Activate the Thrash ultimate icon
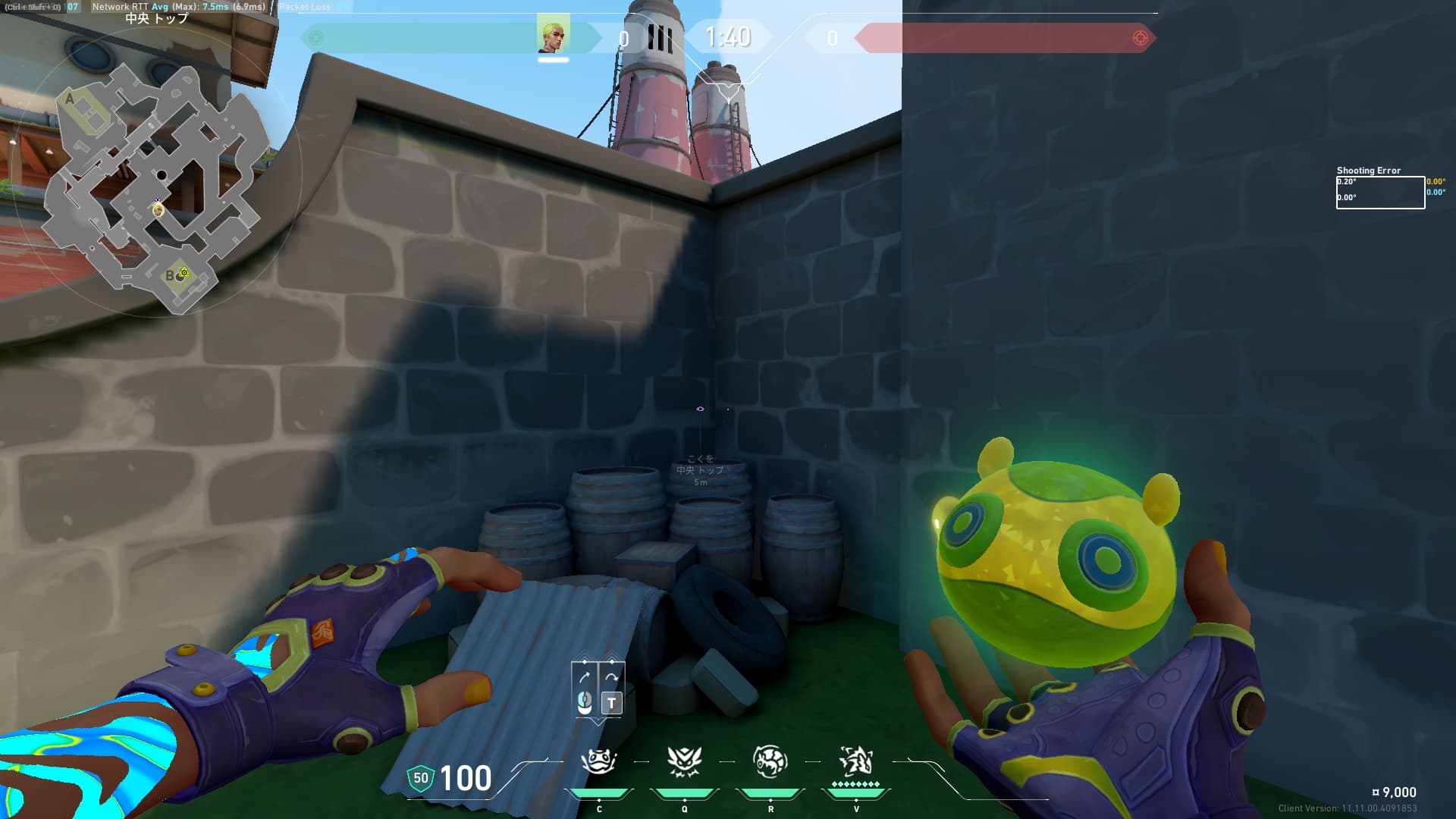The width and height of the screenshot is (1456, 819). coord(856,761)
